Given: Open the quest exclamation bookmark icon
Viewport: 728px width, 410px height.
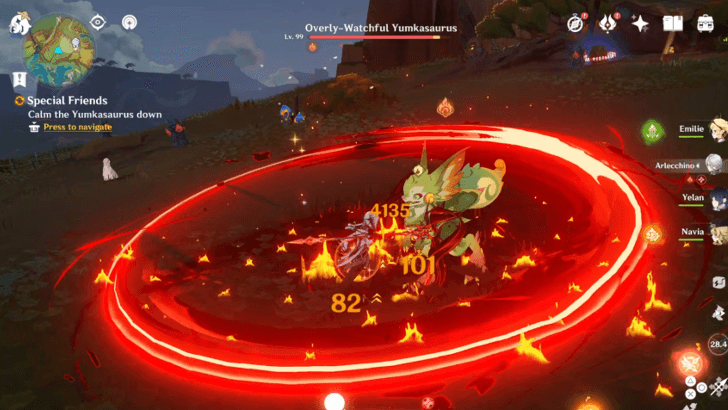Looking at the screenshot, I should coord(20,78).
